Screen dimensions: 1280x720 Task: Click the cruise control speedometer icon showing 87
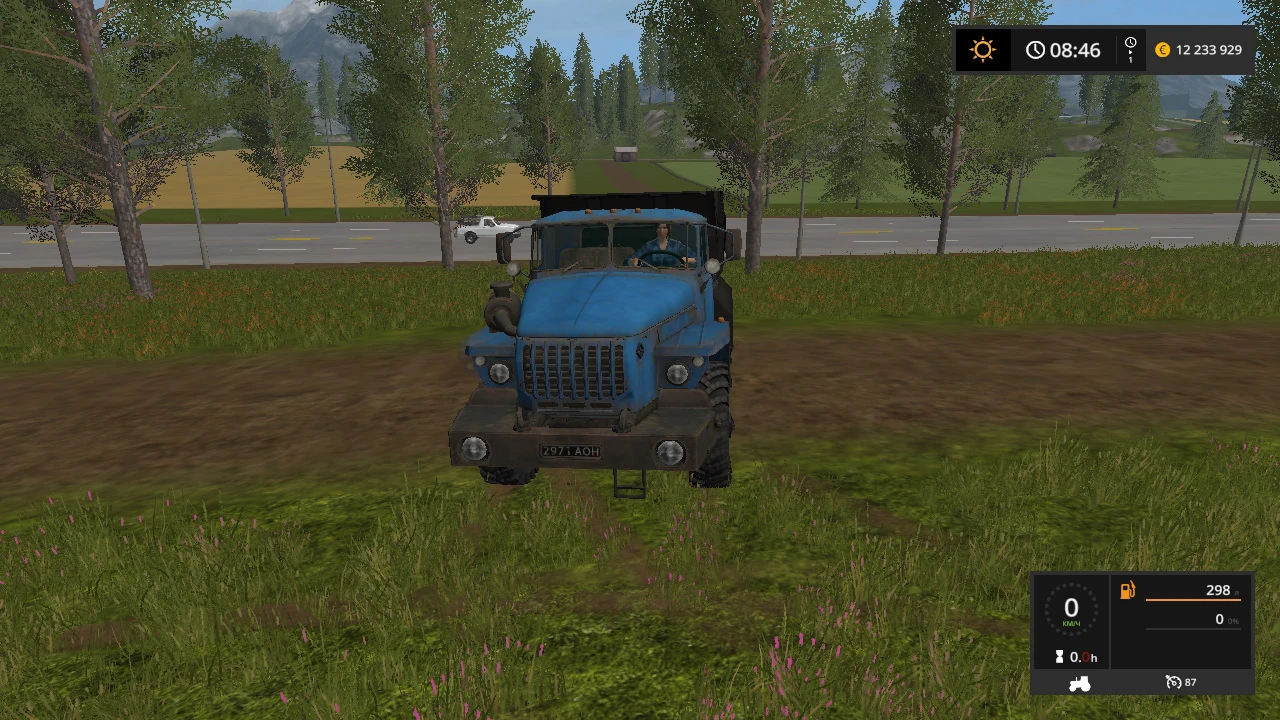[x=1180, y=682]
